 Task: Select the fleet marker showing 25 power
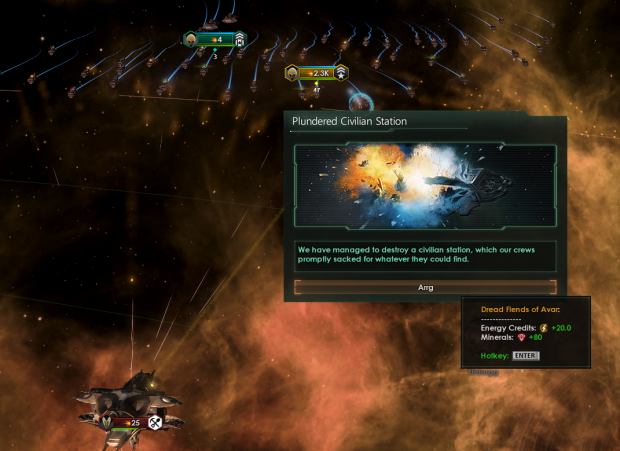click(130, 423)
